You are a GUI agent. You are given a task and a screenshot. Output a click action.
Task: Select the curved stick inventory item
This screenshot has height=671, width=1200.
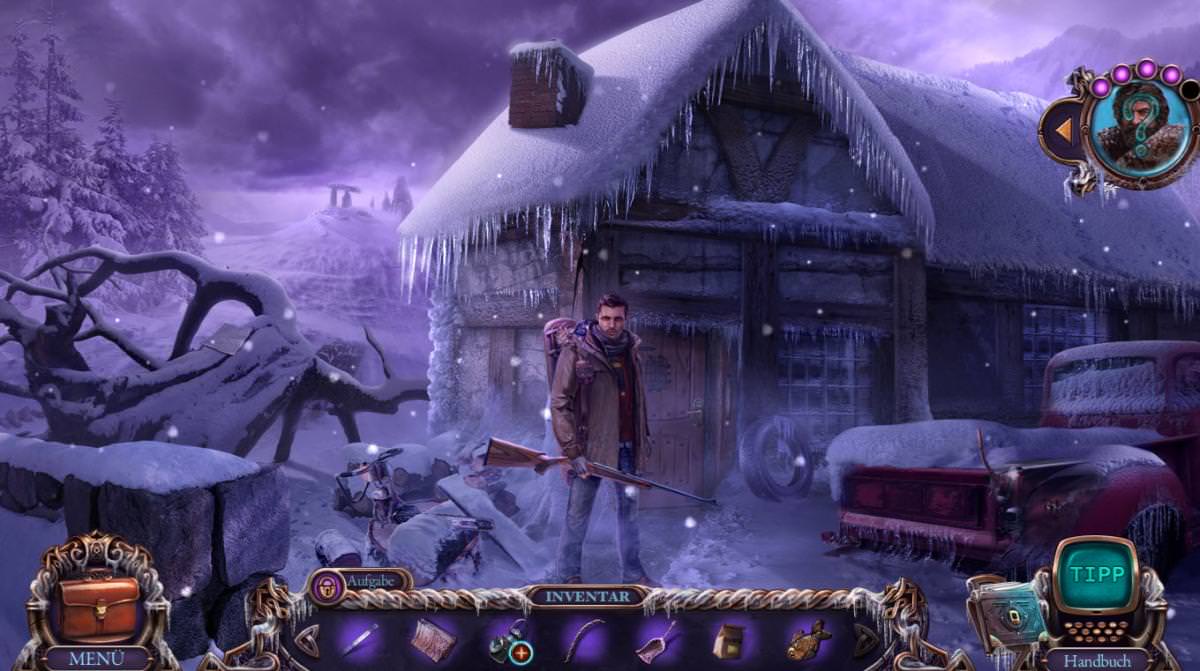tap(583, 640)
